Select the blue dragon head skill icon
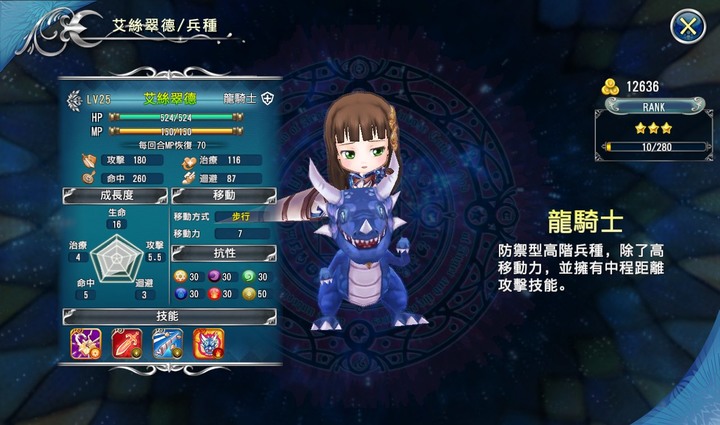Viewport: 720px width, 425px height. (208, 343)
